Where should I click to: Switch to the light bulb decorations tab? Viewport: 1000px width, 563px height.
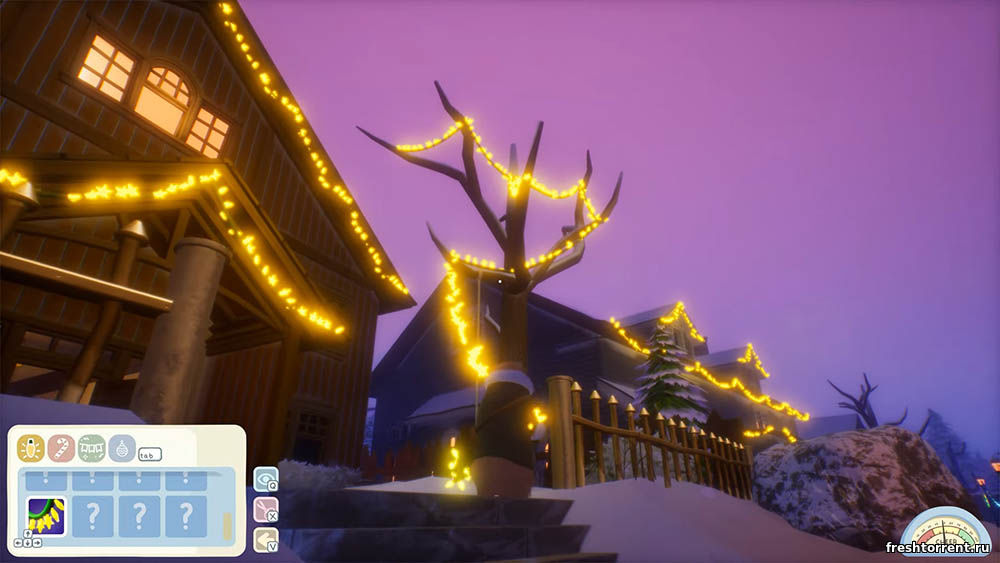pyautogui.click(x=30, y=447)
